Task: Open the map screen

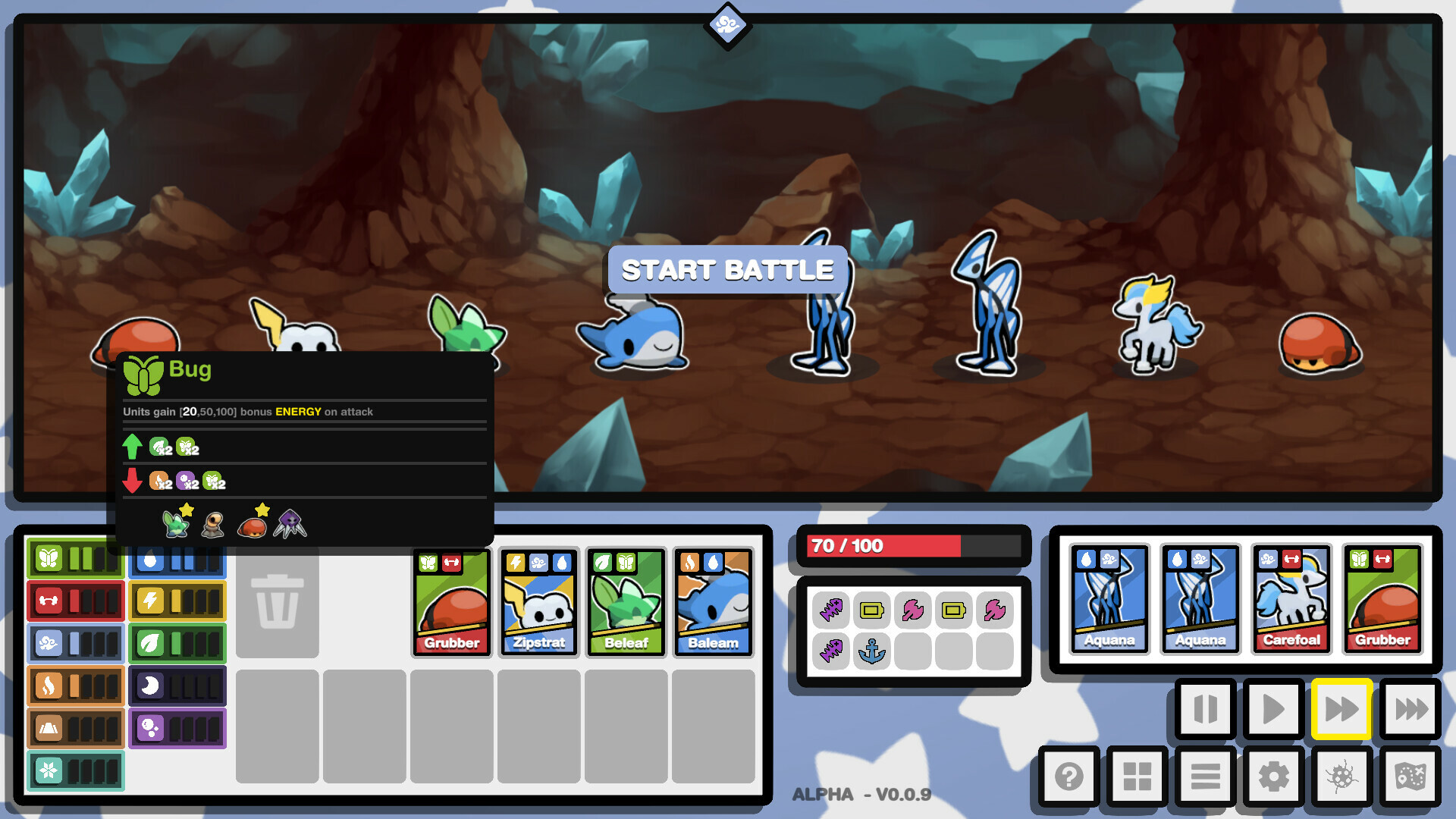Action: click(1412, 777)
